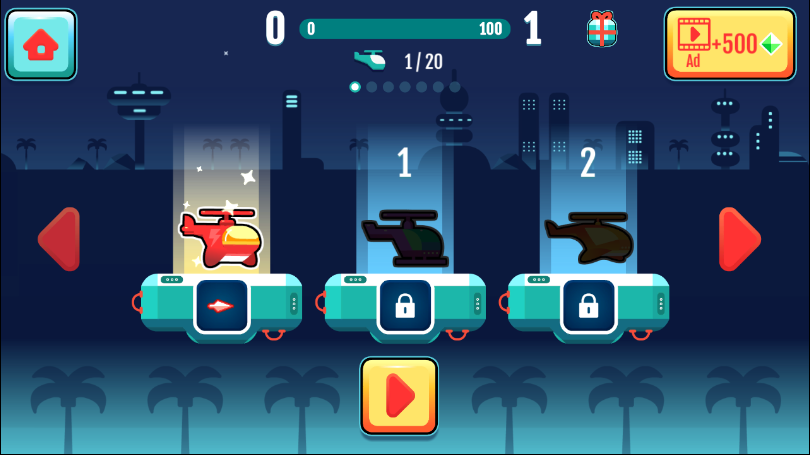Click the red helicopter's selected badge

tap(221, 305)
